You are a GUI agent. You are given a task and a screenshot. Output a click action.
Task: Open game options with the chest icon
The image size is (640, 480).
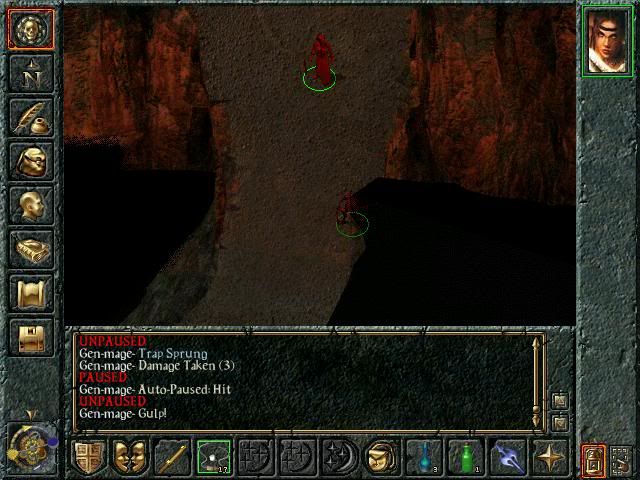point(31,337)
